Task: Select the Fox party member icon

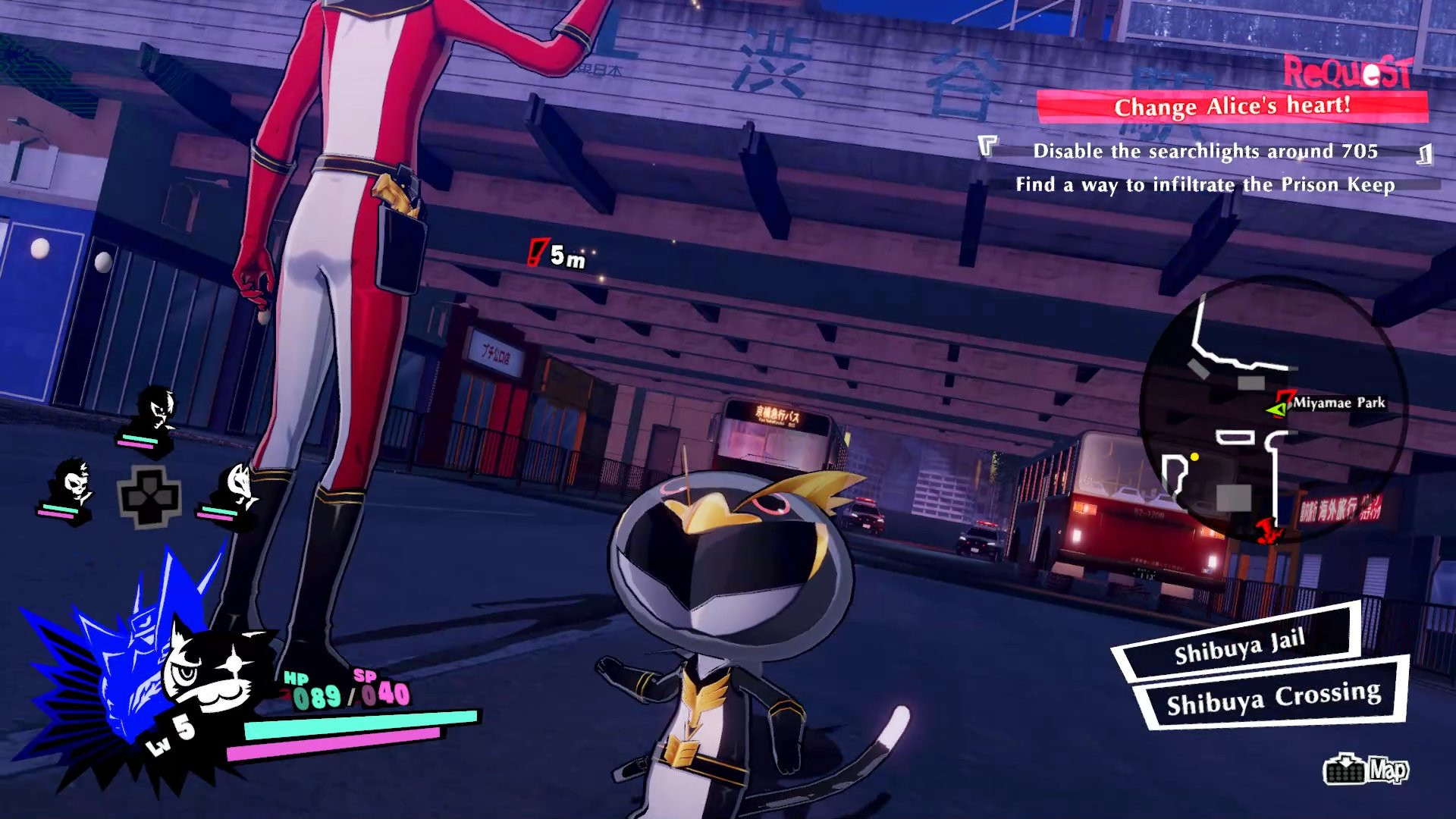Action: coord(241,482)
